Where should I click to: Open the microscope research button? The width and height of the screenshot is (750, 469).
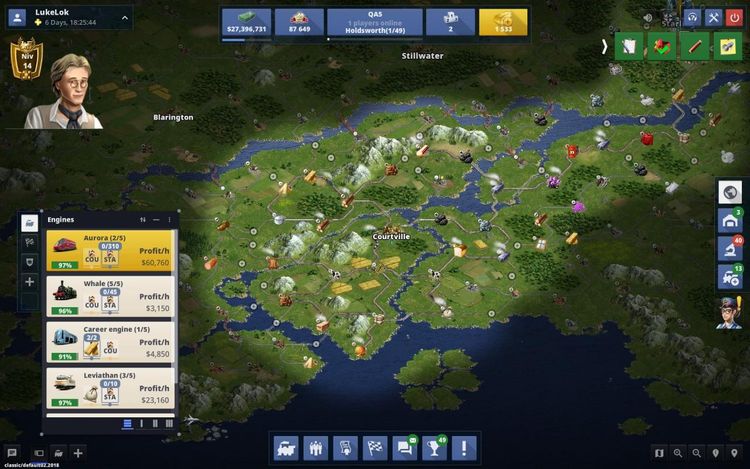(x=729, y=247)
